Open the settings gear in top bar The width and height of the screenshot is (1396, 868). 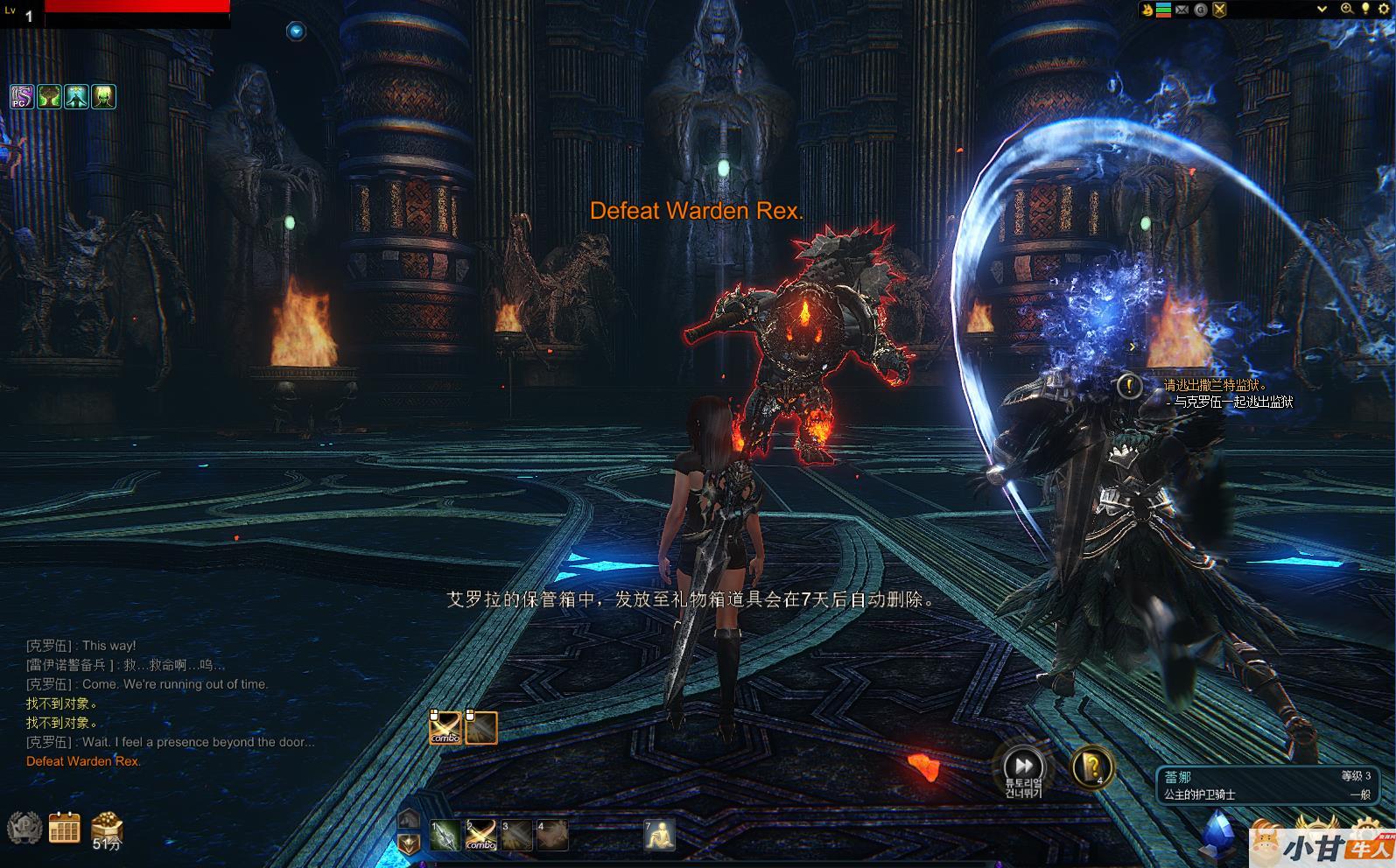tap(1386, 9)
